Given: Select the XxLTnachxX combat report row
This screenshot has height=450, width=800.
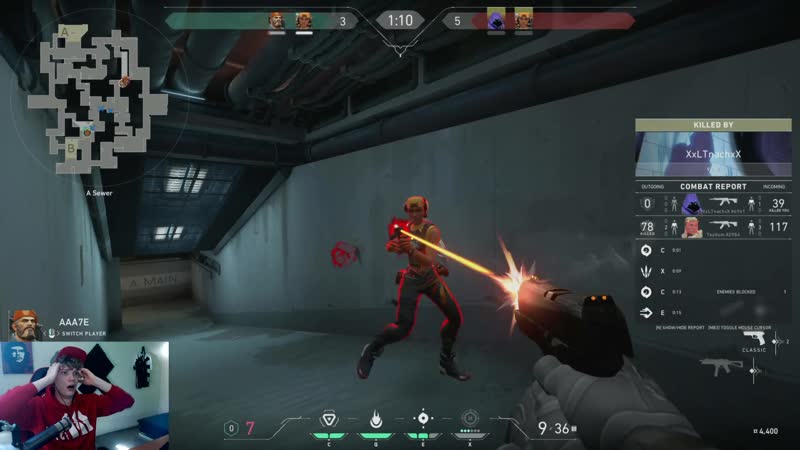Looking at the screenshot, I should (x=713, y=204).
